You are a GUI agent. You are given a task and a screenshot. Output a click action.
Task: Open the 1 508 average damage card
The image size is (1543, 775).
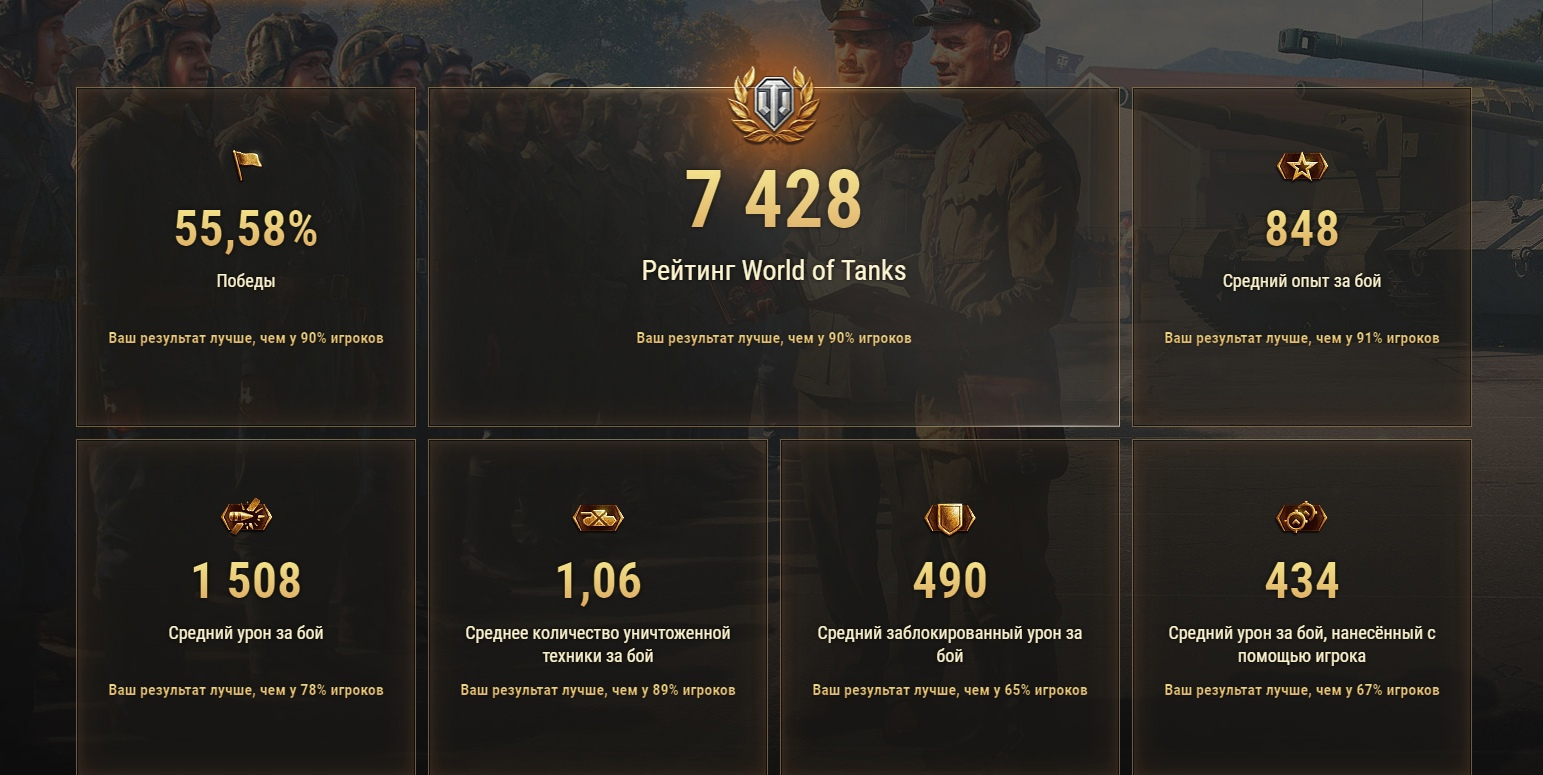pyautogui.click(x=246, y=578)
